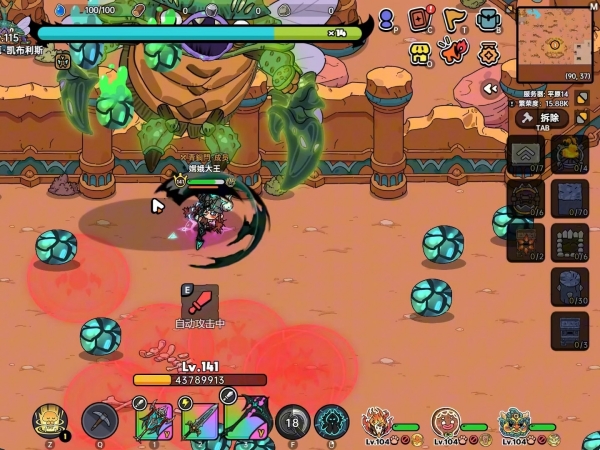The height and width of the screenshot is (450, 600).
Task: Select the golden campfire build slot
Action: [569, 154]
